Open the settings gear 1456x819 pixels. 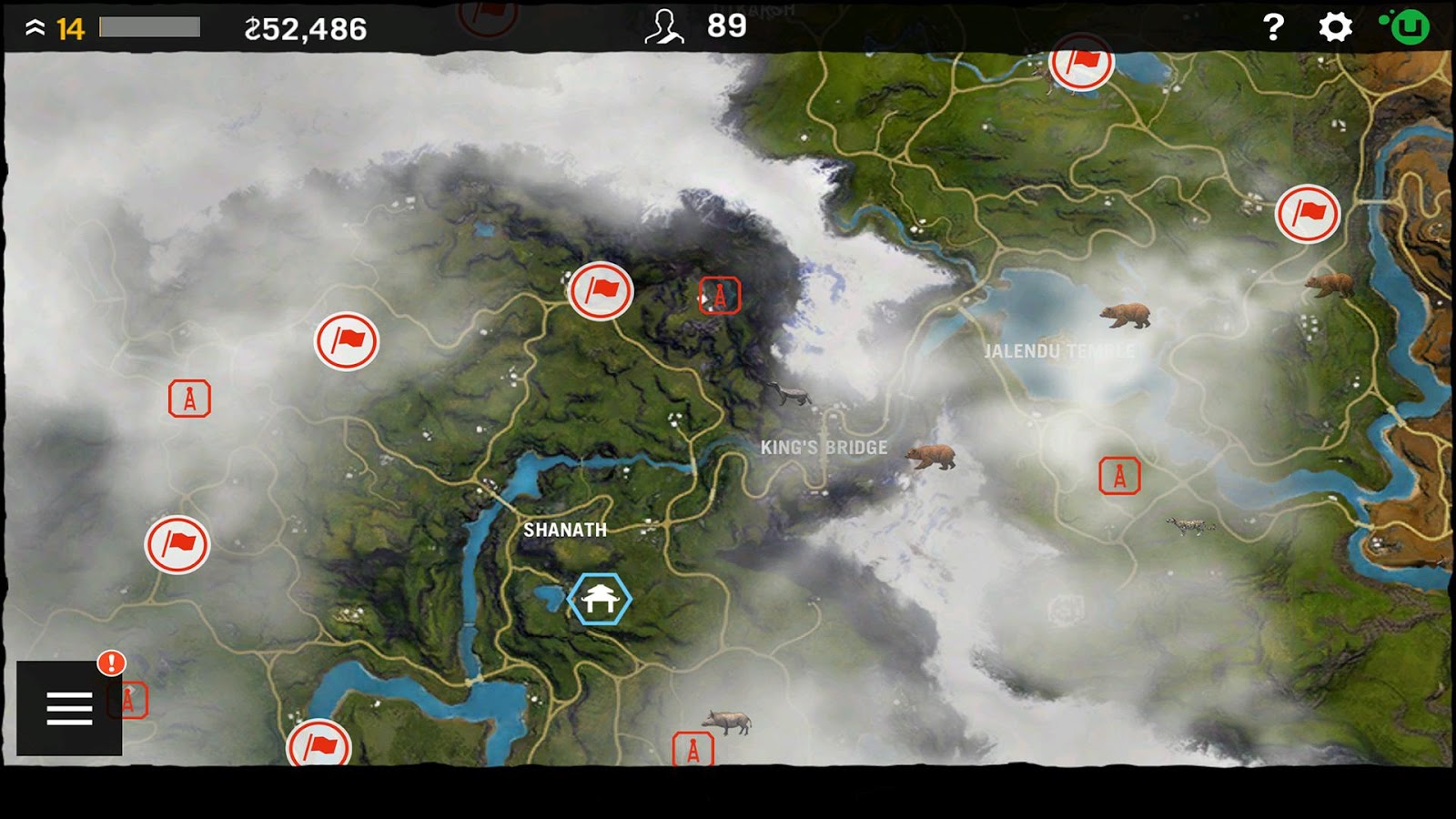click(1334, 28)
